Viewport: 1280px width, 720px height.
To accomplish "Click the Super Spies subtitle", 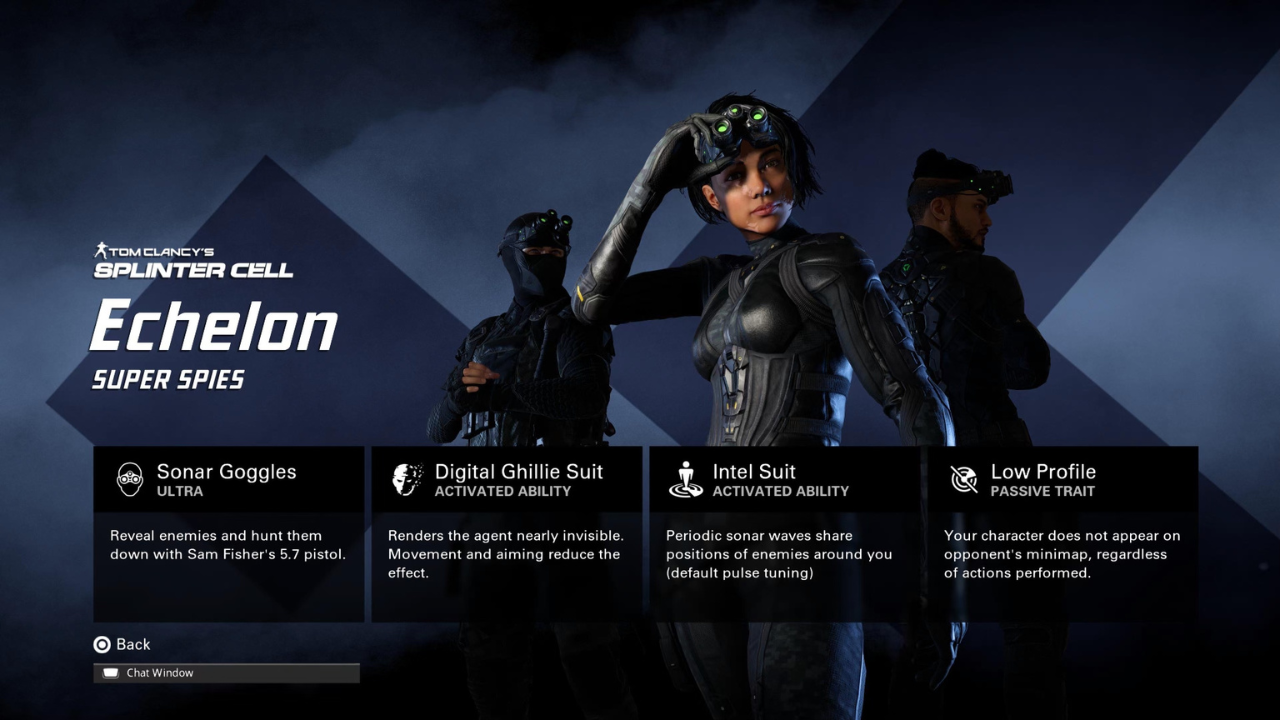I will coord(168,380).
